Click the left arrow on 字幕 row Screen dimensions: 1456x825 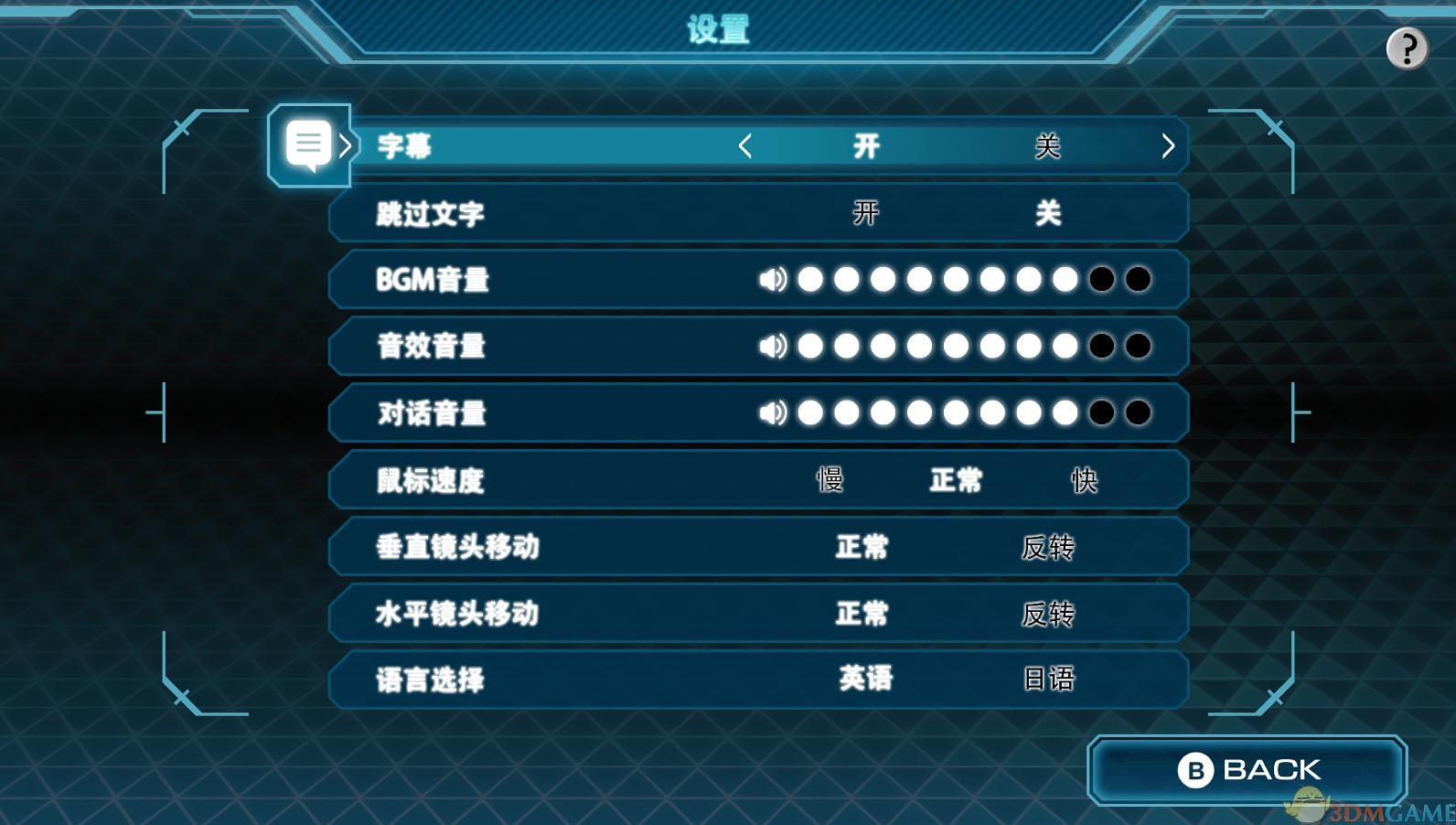(744, 146)
